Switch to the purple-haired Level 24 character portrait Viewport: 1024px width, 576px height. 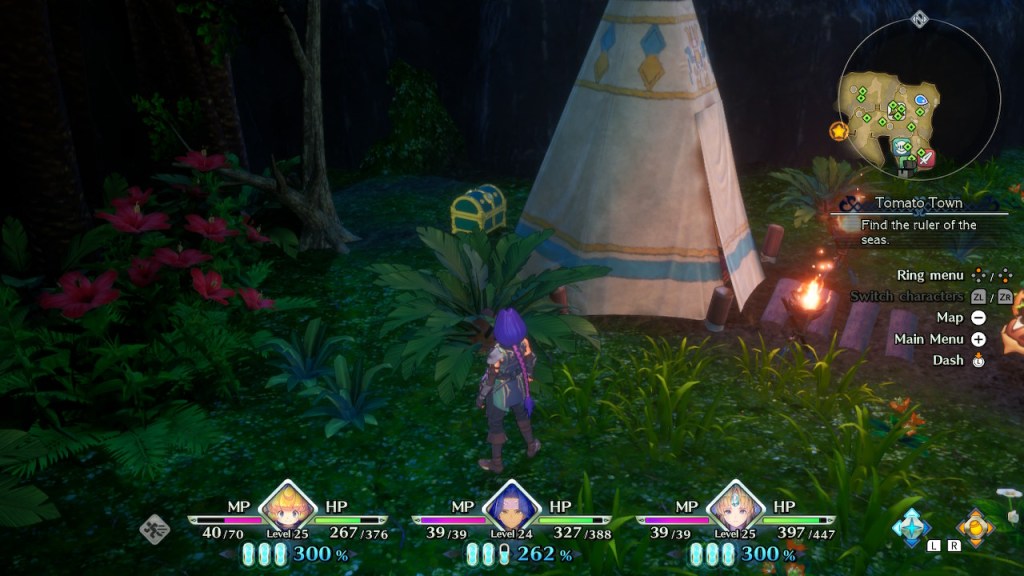pyautogui.click(x=511, y=505)
